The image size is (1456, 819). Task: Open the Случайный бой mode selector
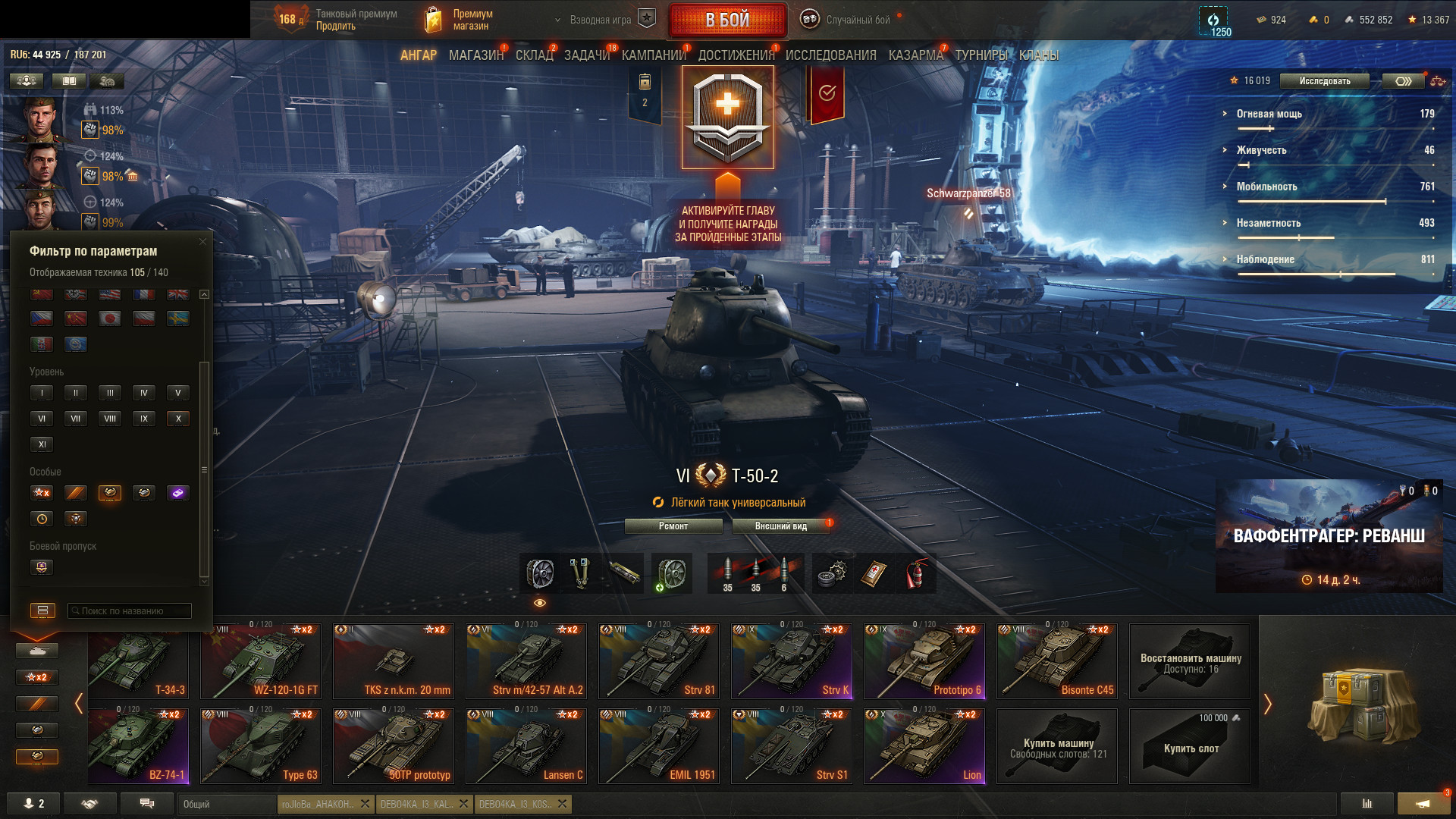(x=857, y=20)
